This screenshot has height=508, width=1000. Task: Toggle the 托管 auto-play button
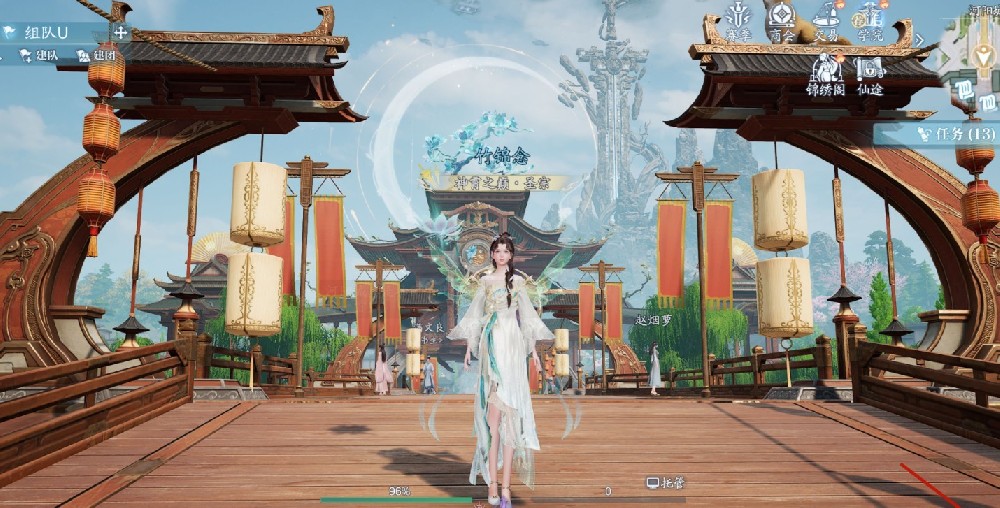[x=667, y=482]
